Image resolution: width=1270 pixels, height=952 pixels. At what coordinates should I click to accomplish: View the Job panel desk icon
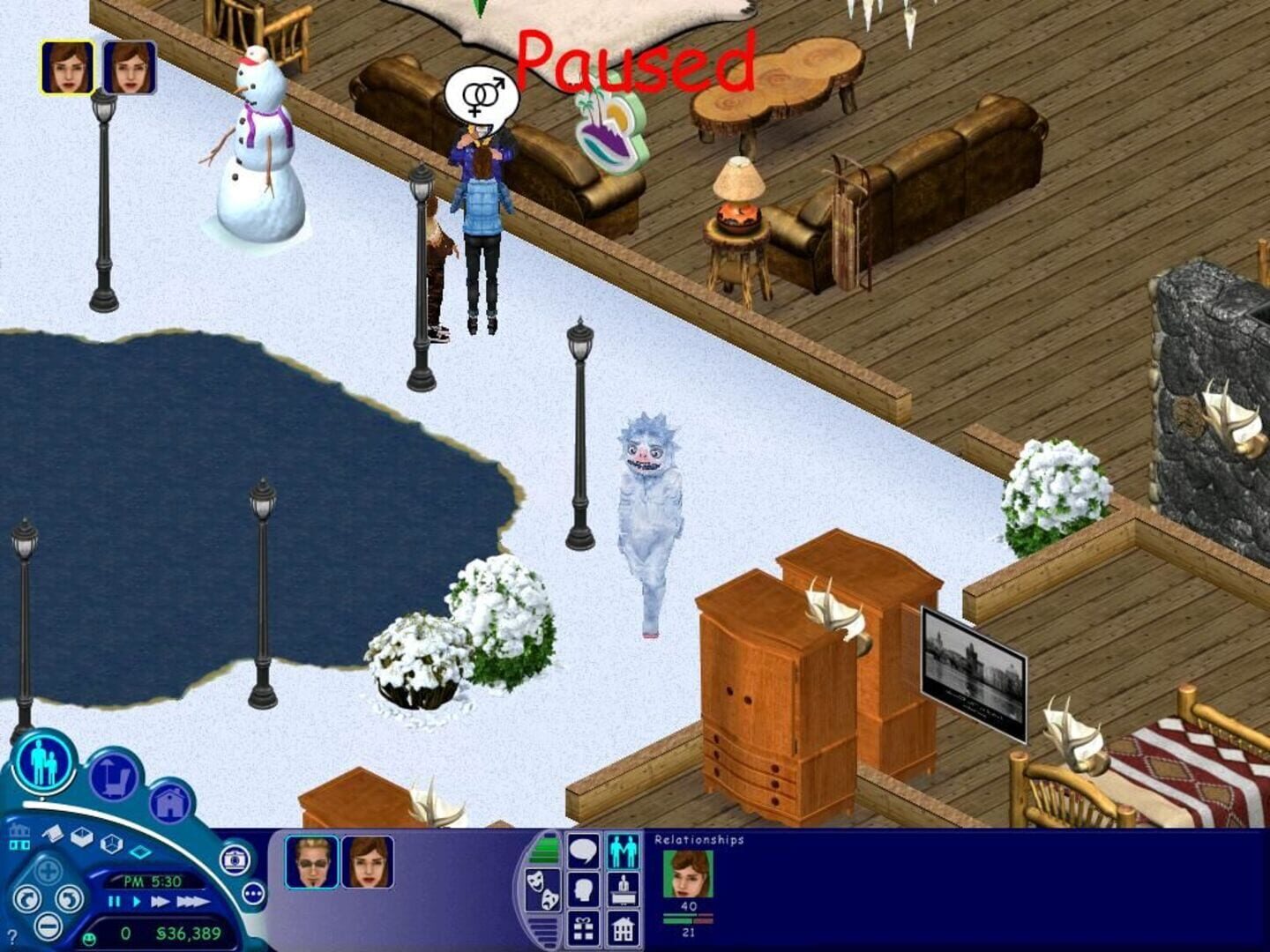(624, 889)
